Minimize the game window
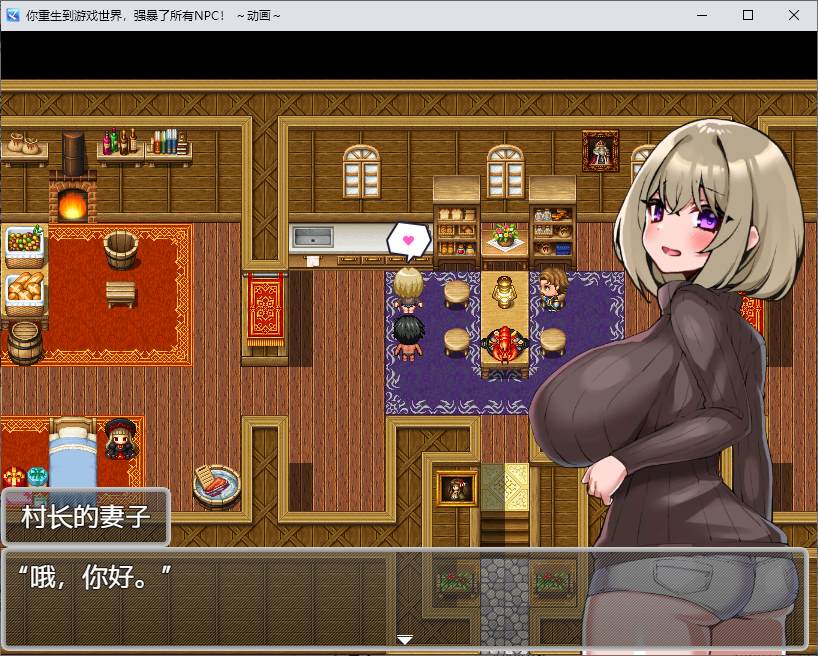Image resolution: width=818 pixels, height=656 pixels. (x=702, y=15)
